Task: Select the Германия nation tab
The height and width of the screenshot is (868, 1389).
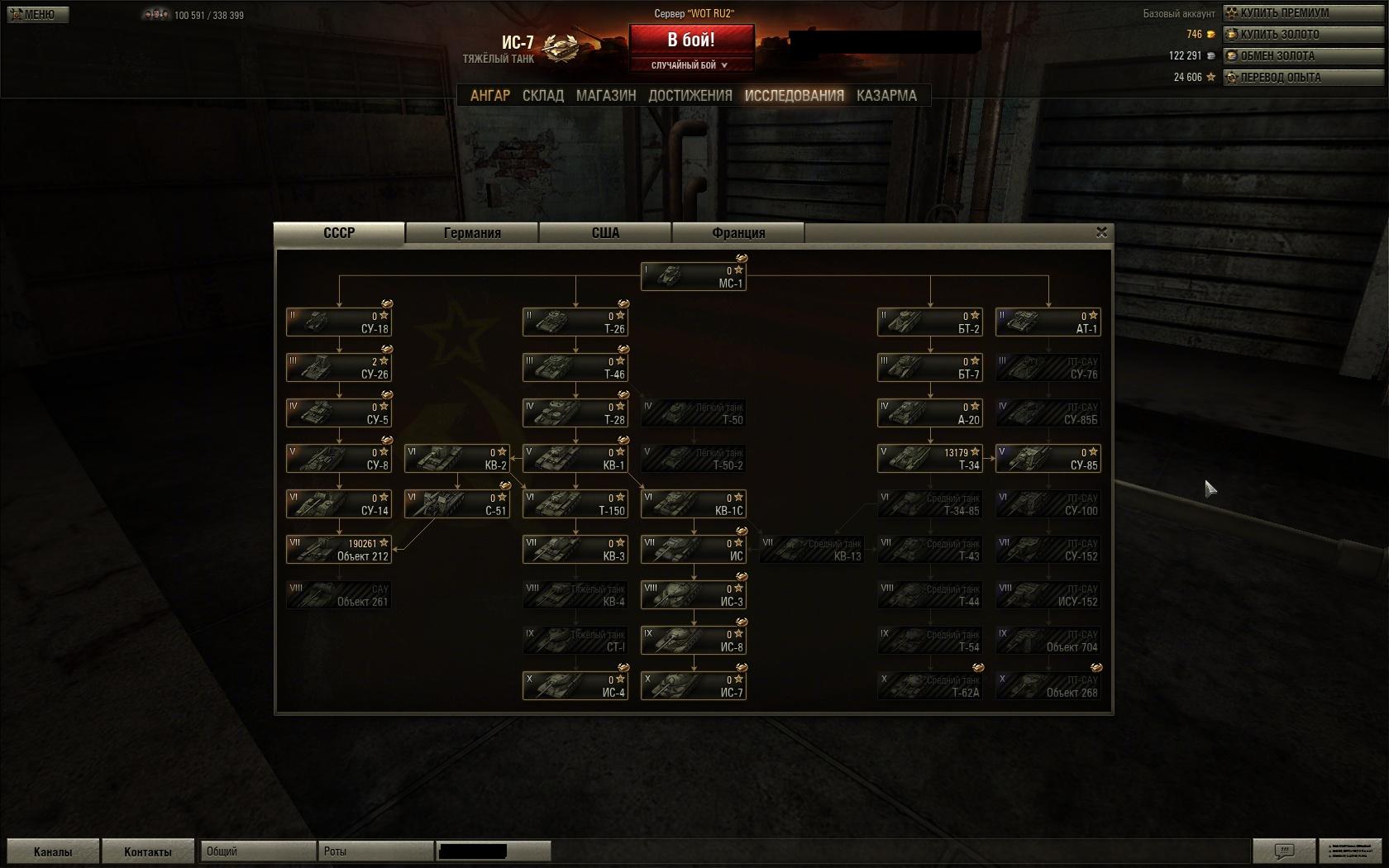Action: (472, 233)
